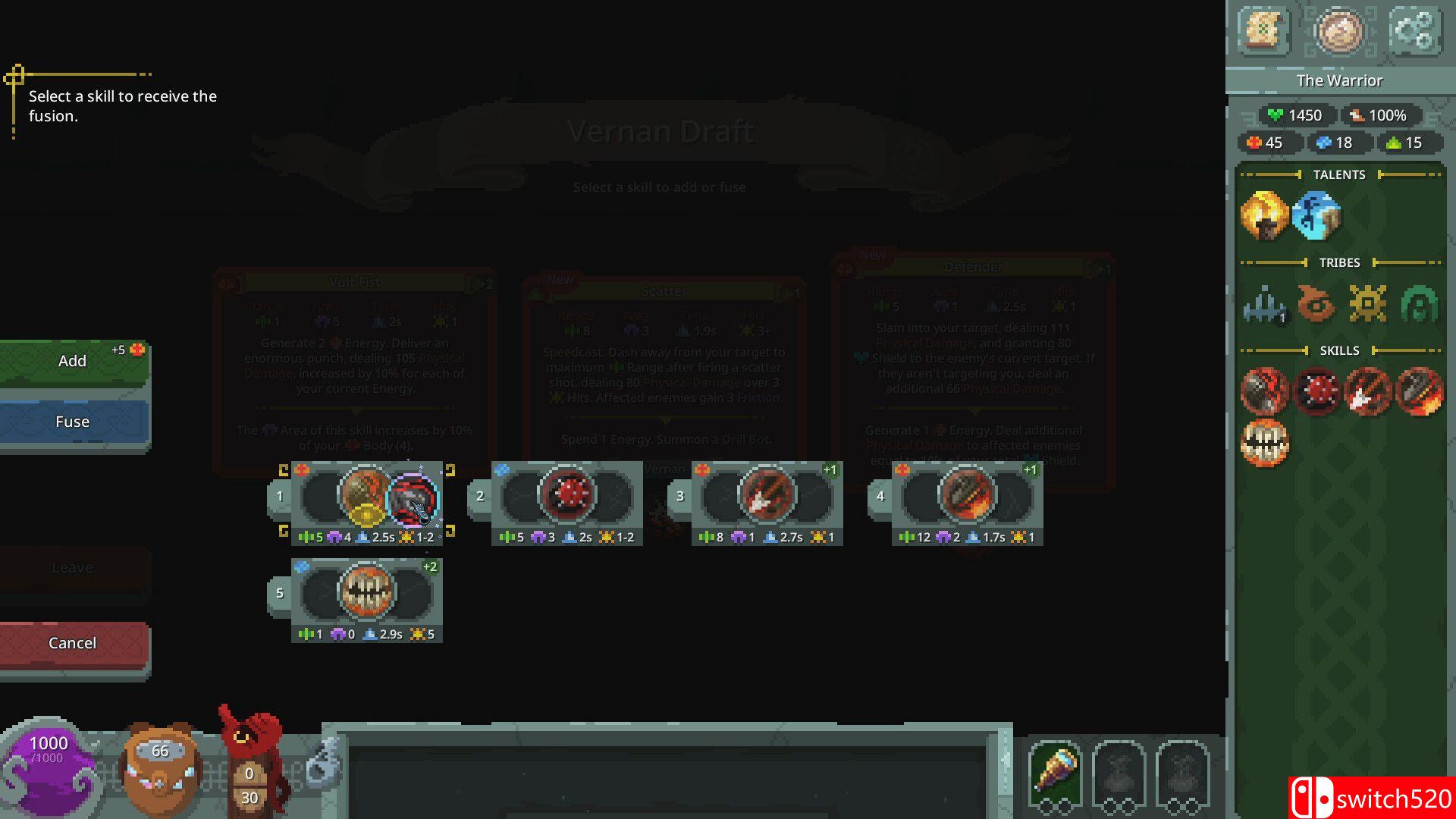Image resolution: width=1456 pixels, height=819 pixels.
Task: View the green hooded arch tribe
Action: point(1419,304)
